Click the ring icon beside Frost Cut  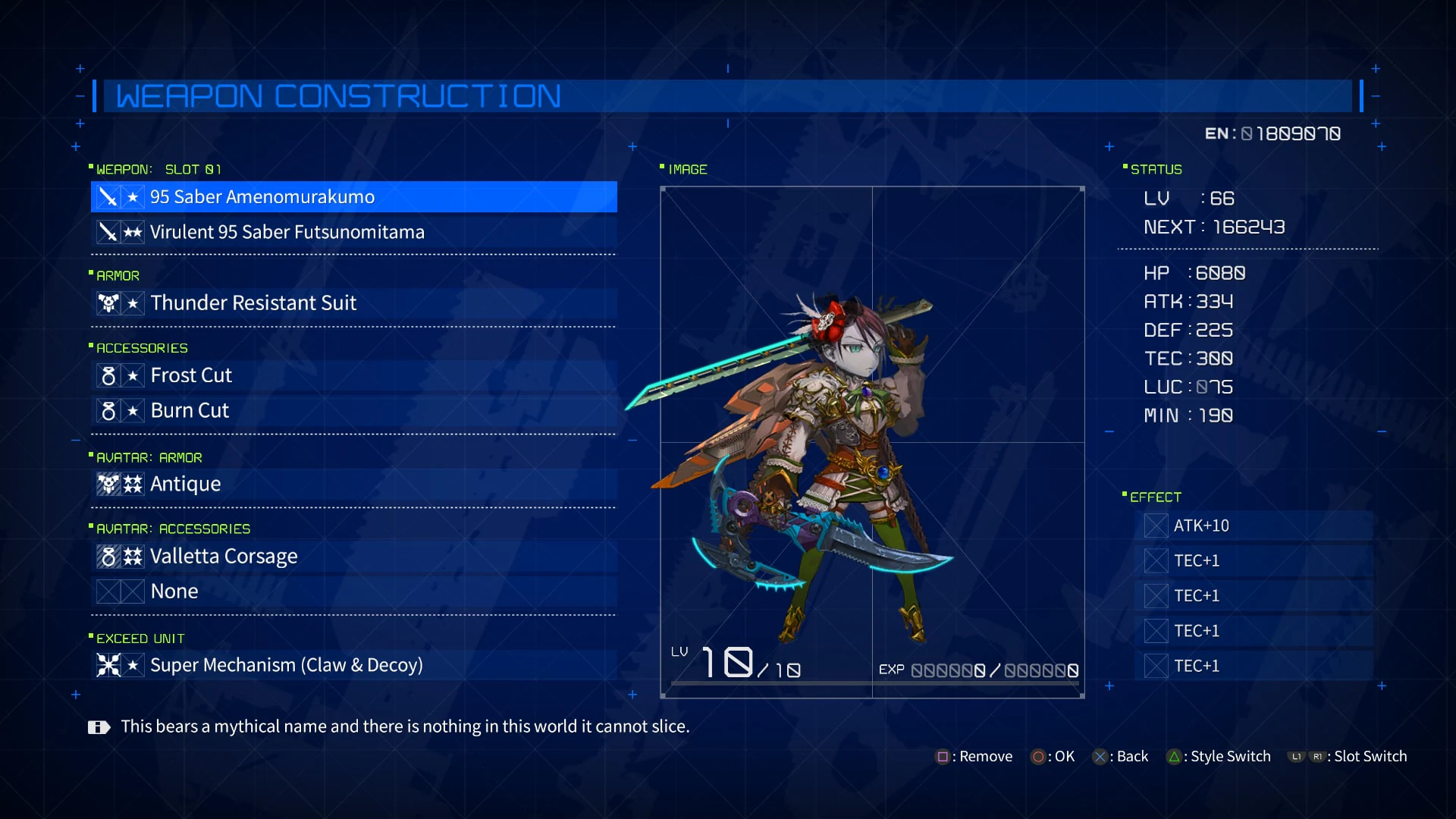(111, 375)
